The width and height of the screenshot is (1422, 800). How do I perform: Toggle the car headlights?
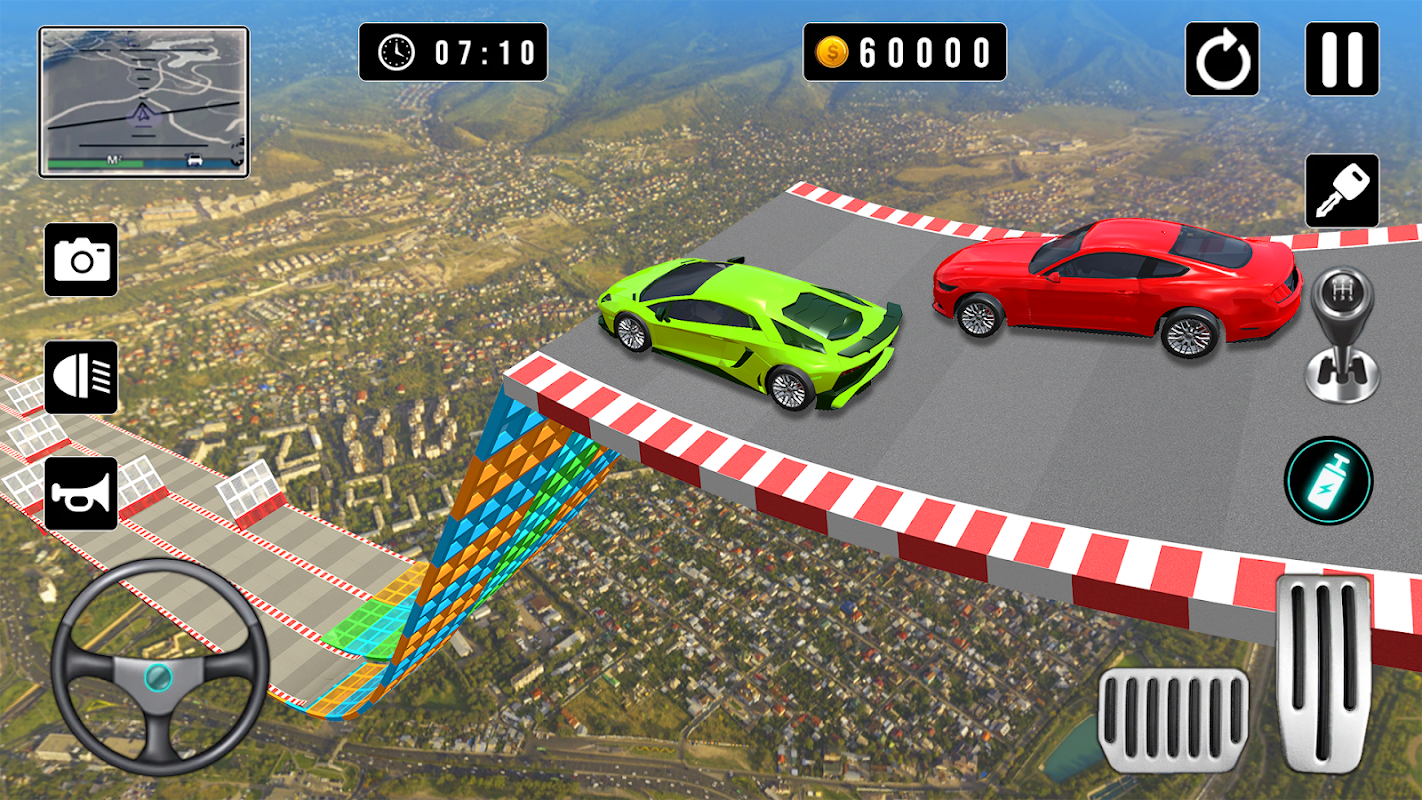tap(81, 377)
